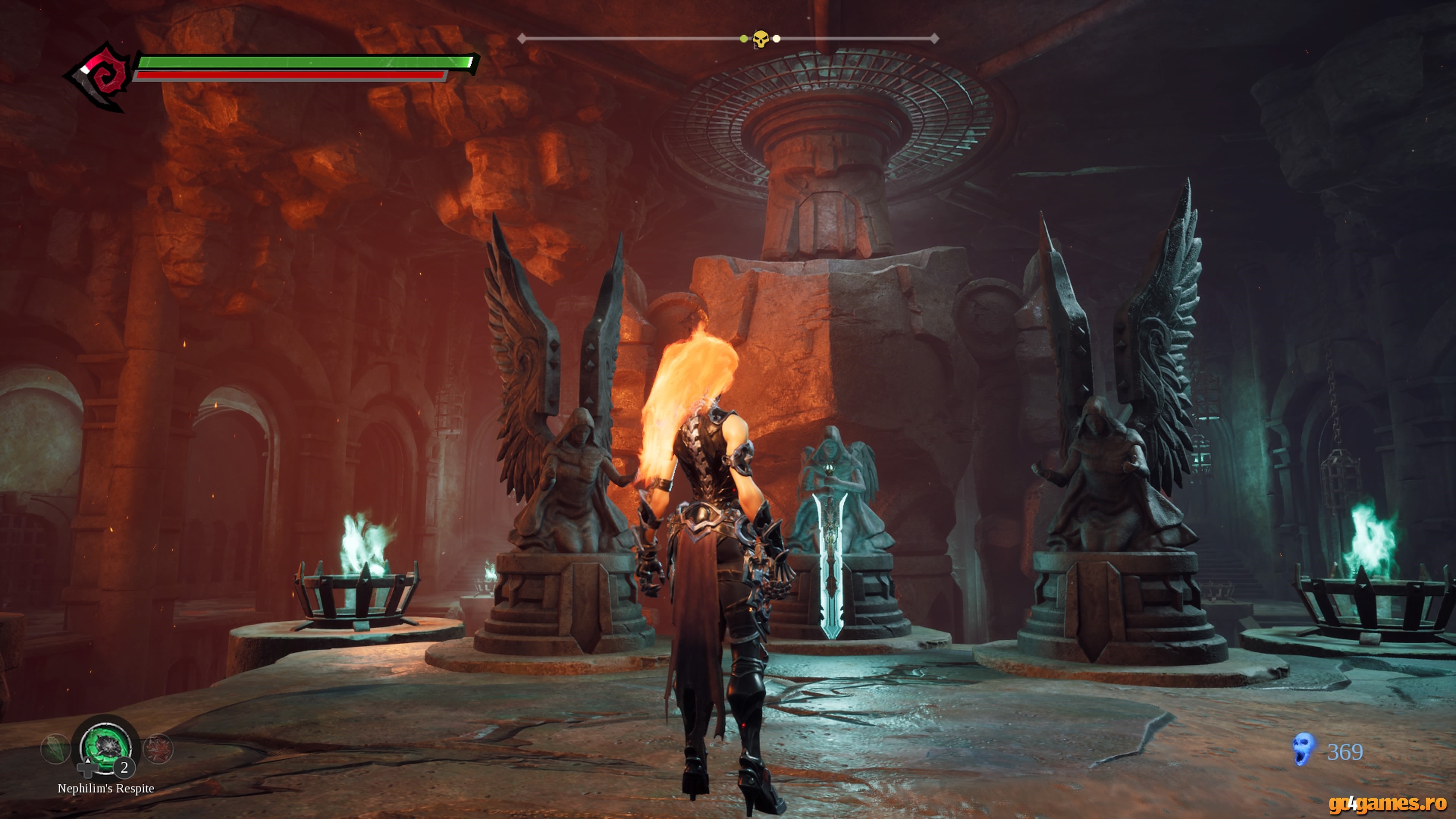Select the dimmed red shard item slot
1456x819 pixels.
[x=158, y=749]
